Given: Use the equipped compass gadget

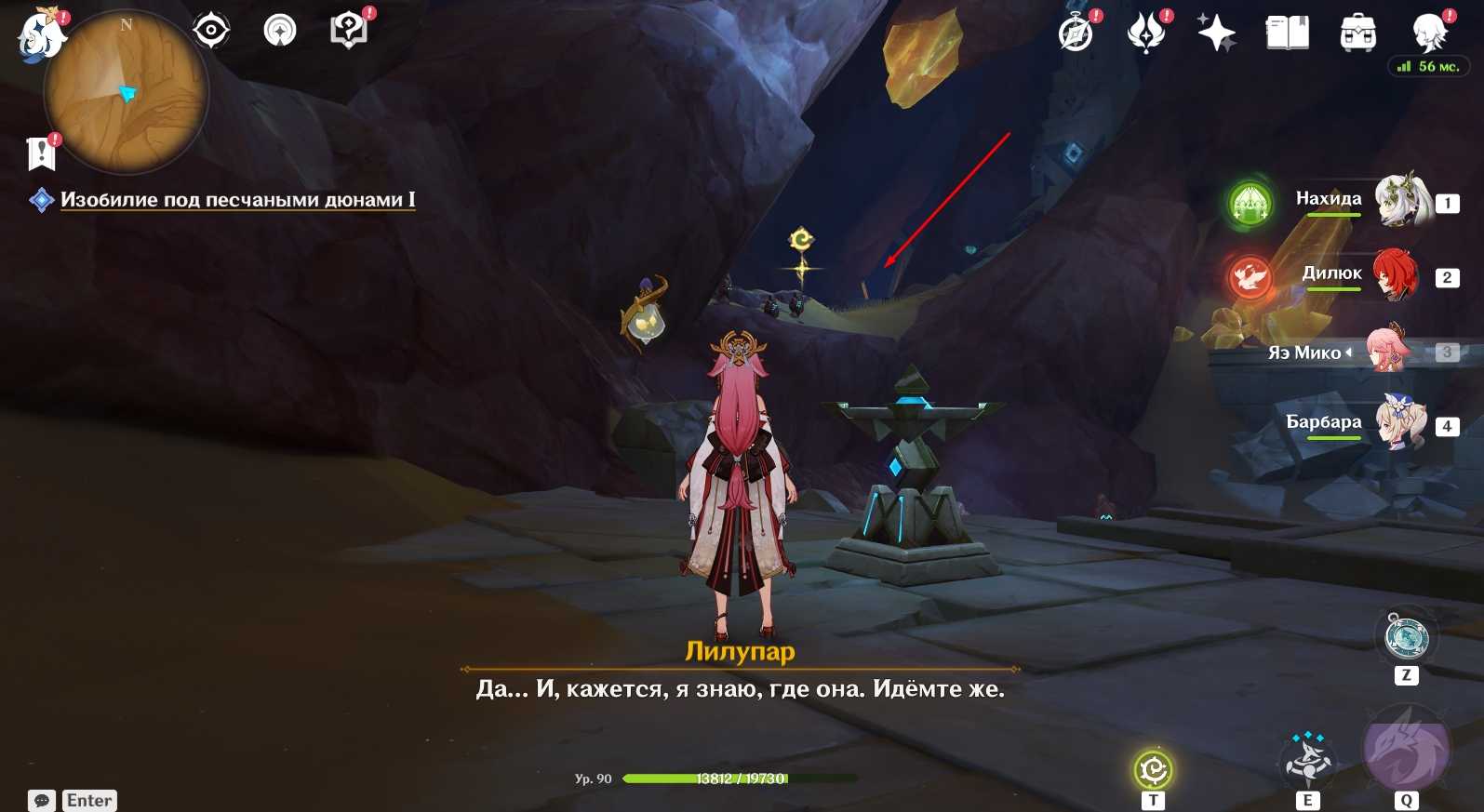Looking at the screenshot, I should click(x=1406, y=637).
